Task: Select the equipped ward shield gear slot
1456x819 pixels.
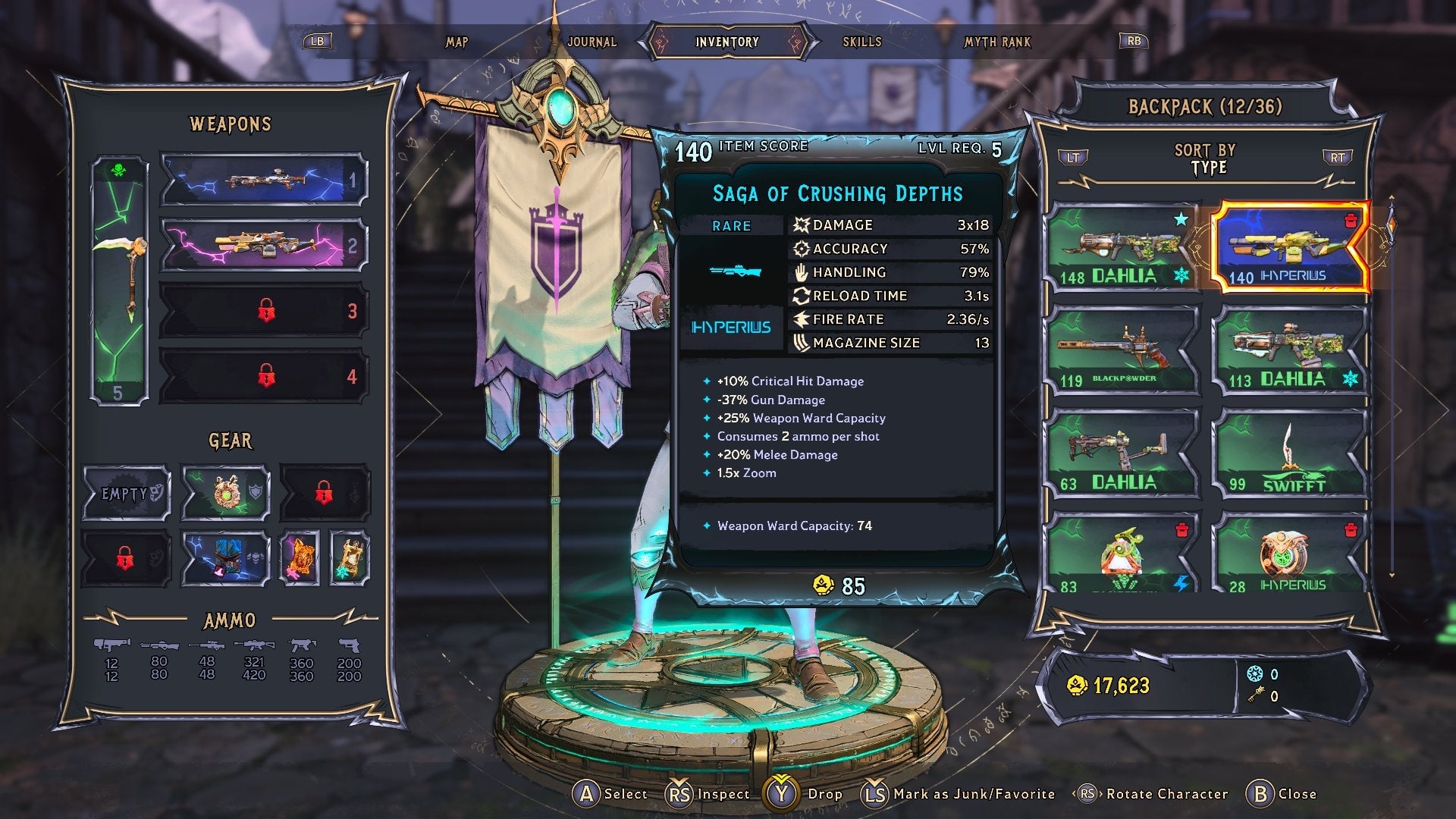Action: point(226,494)
